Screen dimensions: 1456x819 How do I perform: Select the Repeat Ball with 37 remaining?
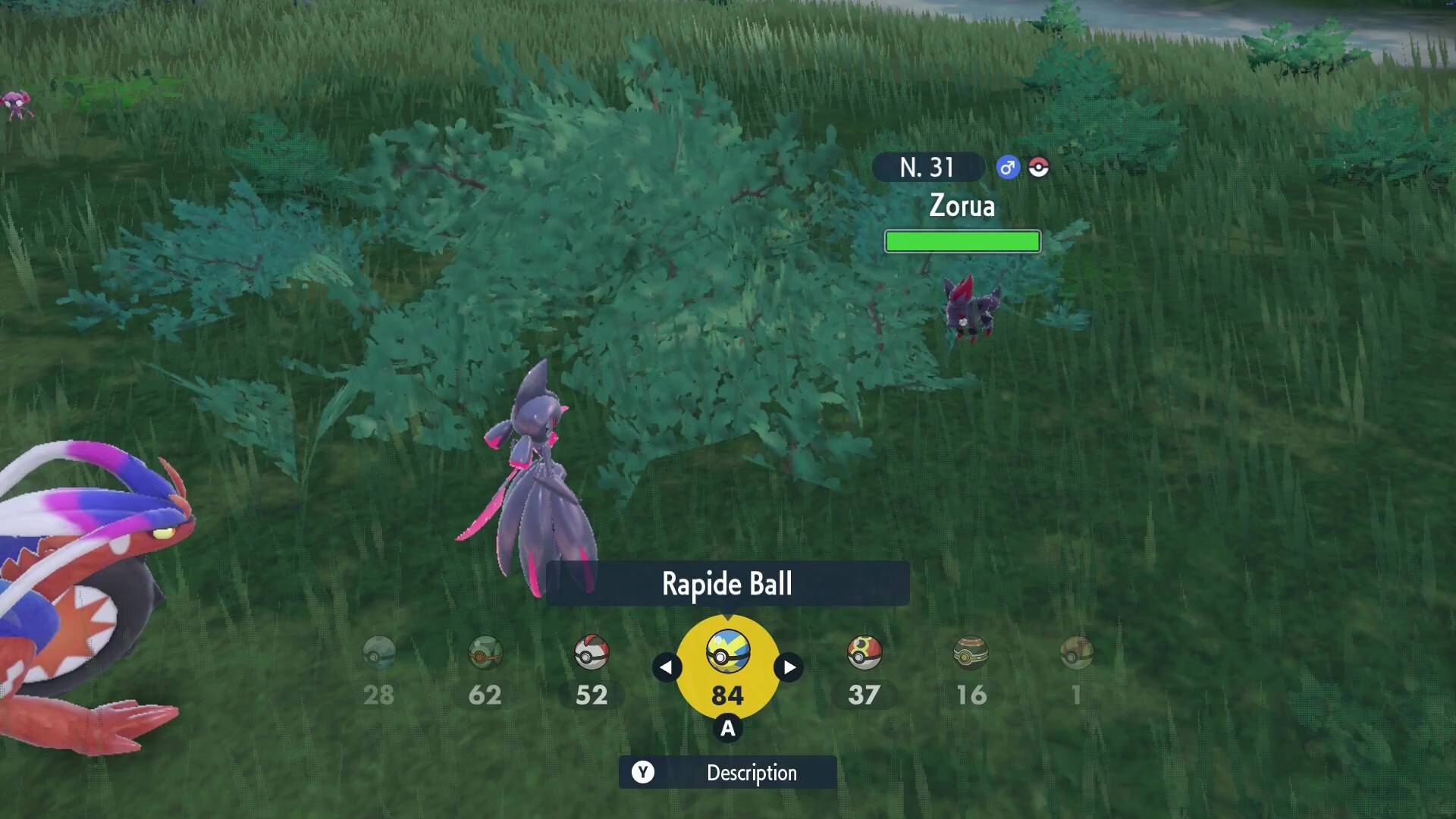click(863, 652)
